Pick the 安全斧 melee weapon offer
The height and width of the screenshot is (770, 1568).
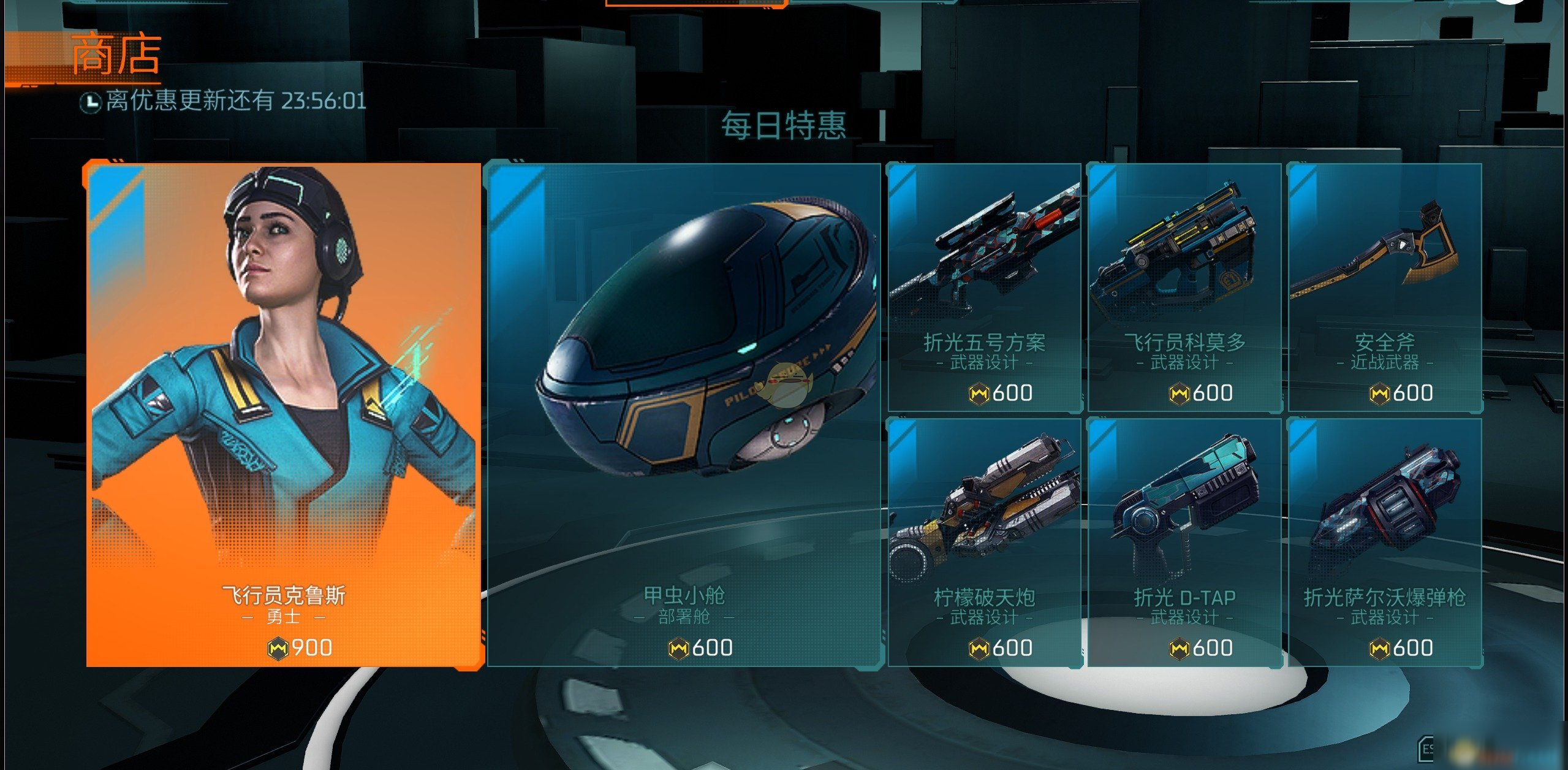coord(1384,287)
